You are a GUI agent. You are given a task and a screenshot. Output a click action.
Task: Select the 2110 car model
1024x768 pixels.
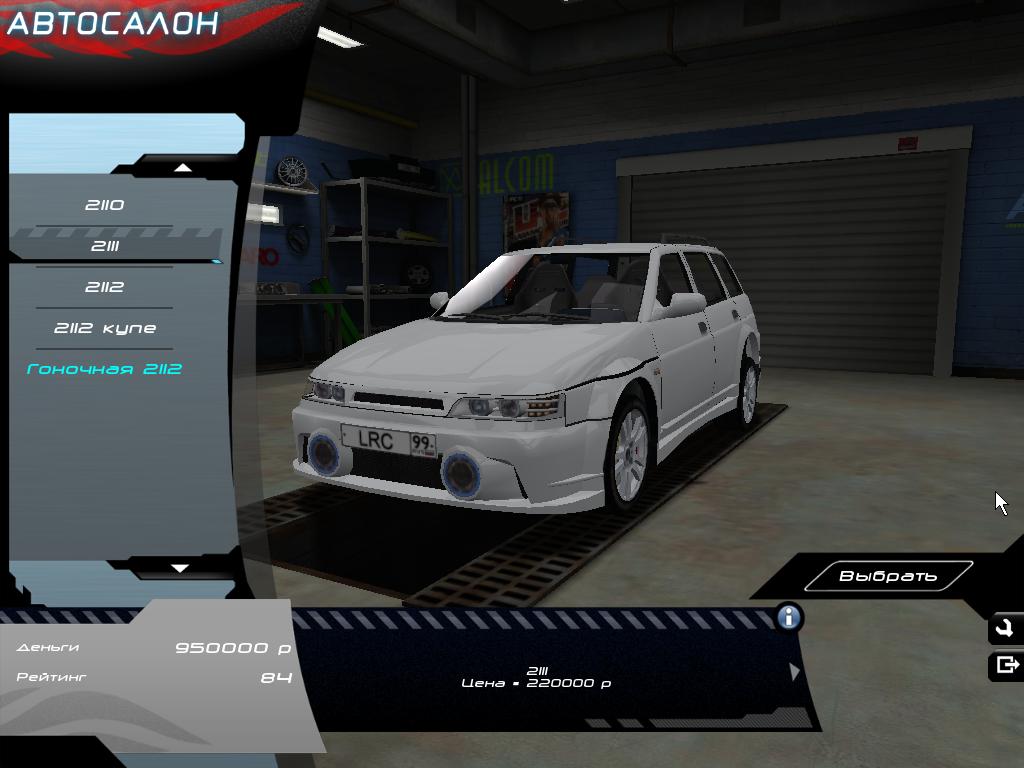coord(104,205)
